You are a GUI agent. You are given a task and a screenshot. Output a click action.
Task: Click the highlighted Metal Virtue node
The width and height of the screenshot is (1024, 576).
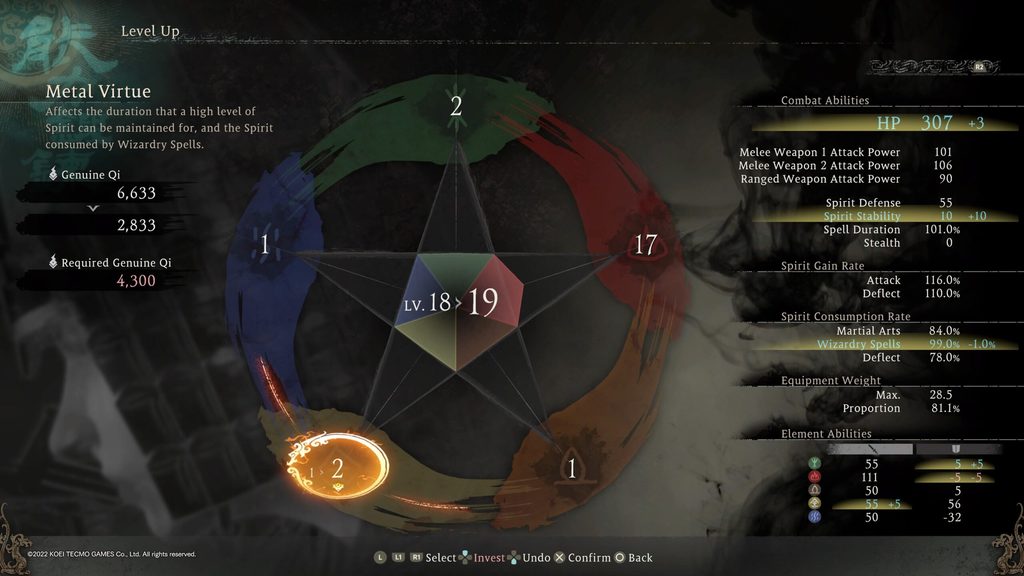337,467
